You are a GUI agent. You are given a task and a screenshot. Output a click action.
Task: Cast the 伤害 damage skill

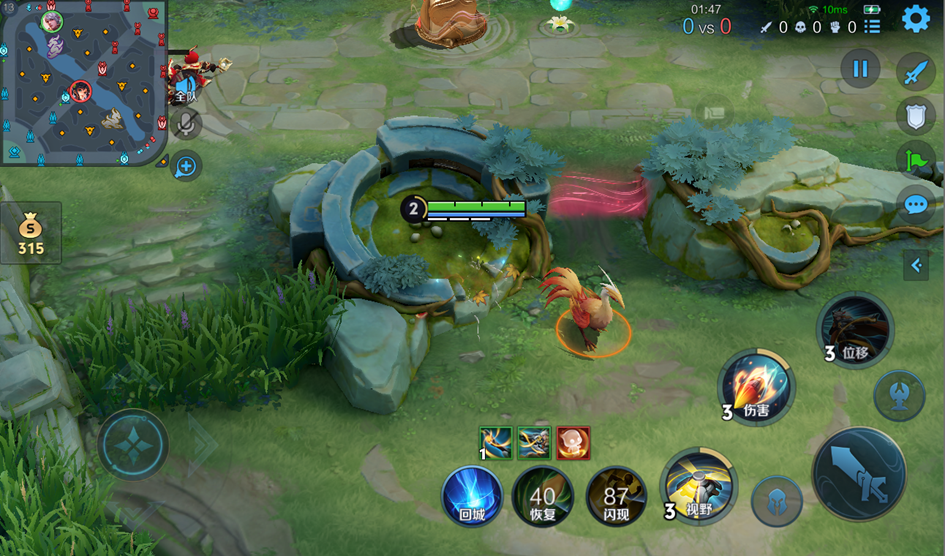(757, 385)
